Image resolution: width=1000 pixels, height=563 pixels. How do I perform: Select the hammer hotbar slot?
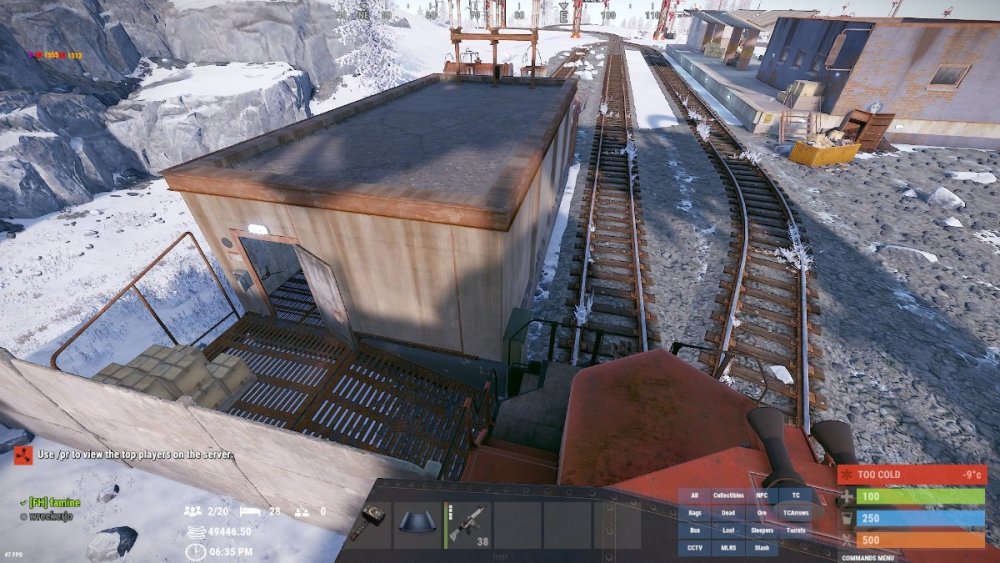pyautogui.click(x=369, y=524)
